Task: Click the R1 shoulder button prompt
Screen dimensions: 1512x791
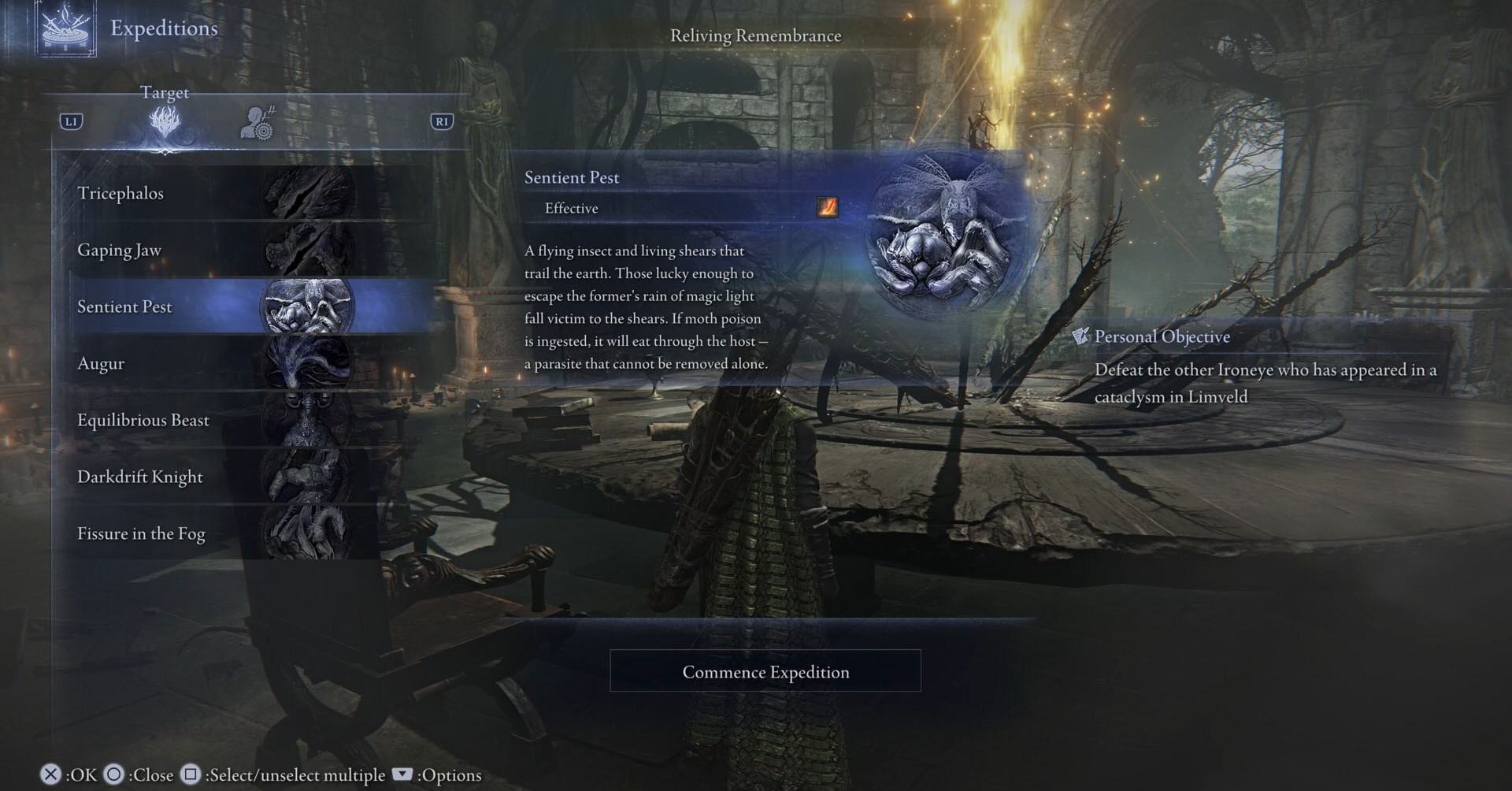Action: pyautogui.click(x=443, y=121)
